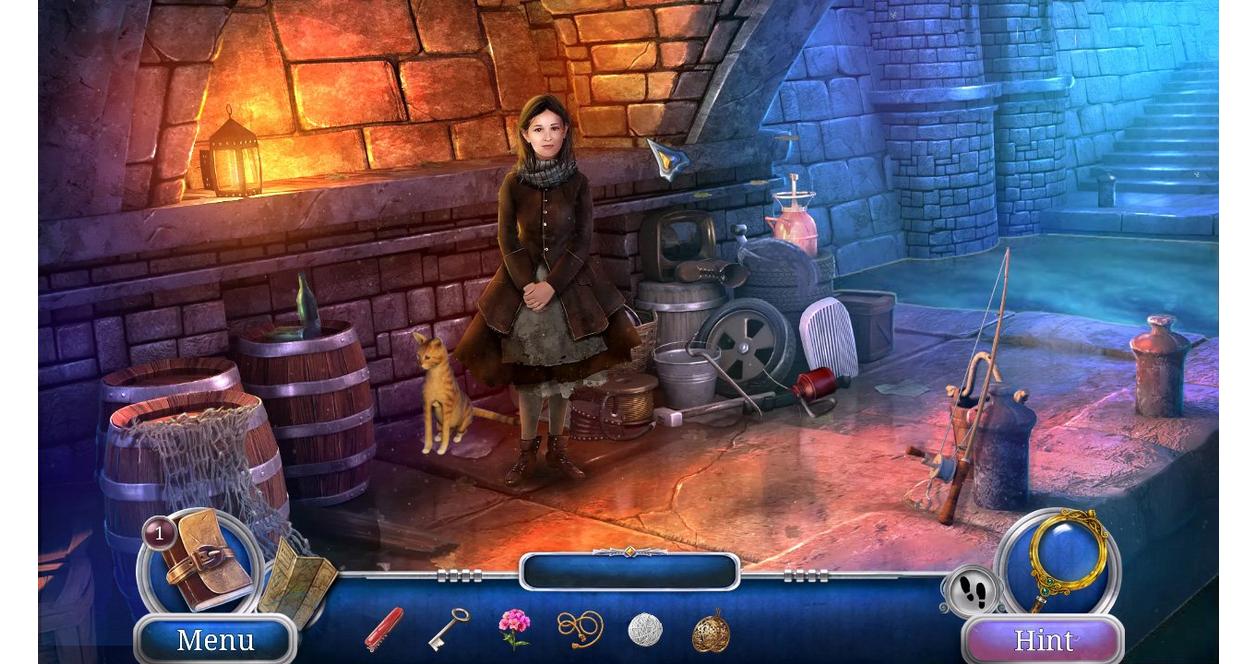Click the footprints icon
Screen dimensions: 1256x664
click(x=970, y=593)
